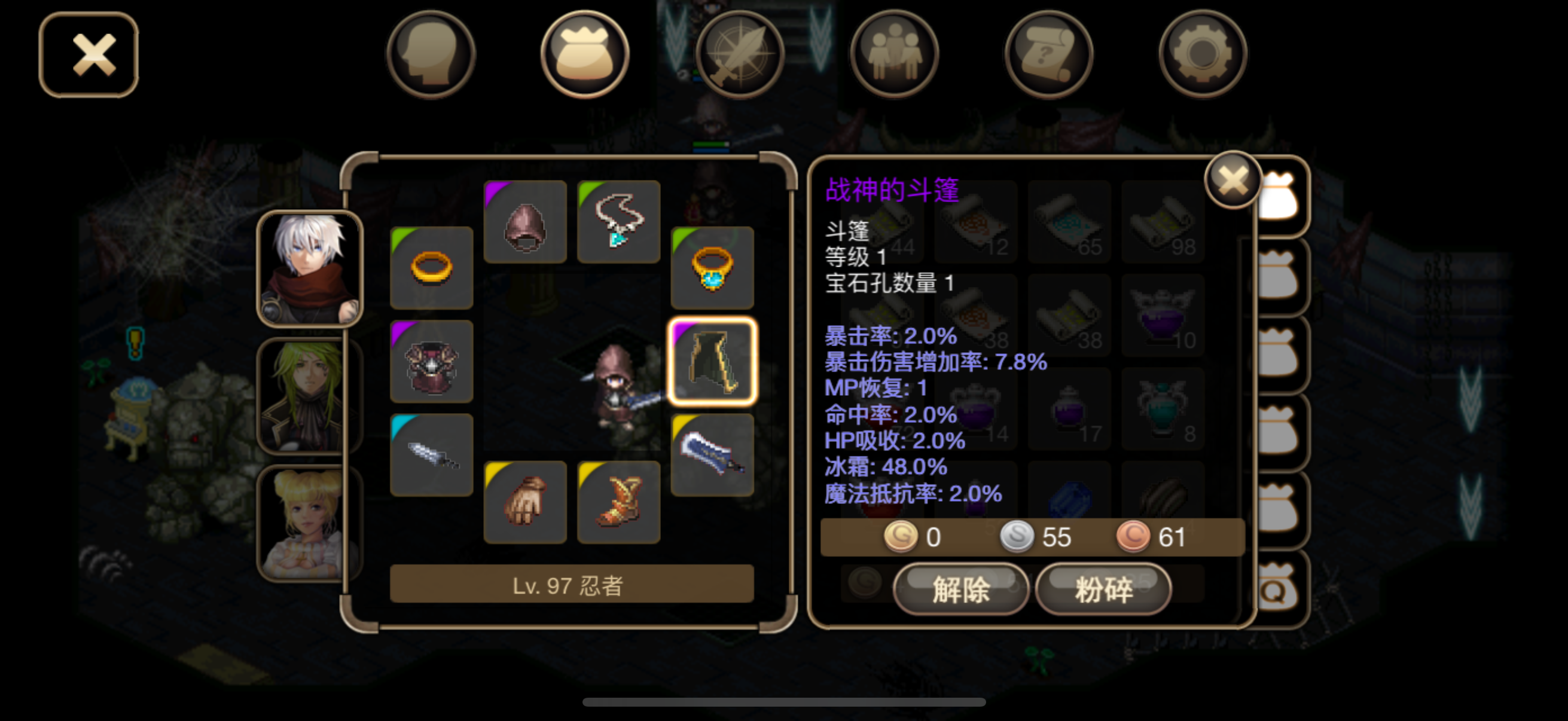
Task: Open the crossed-sword battle menu icon
Action: [740, 54]
